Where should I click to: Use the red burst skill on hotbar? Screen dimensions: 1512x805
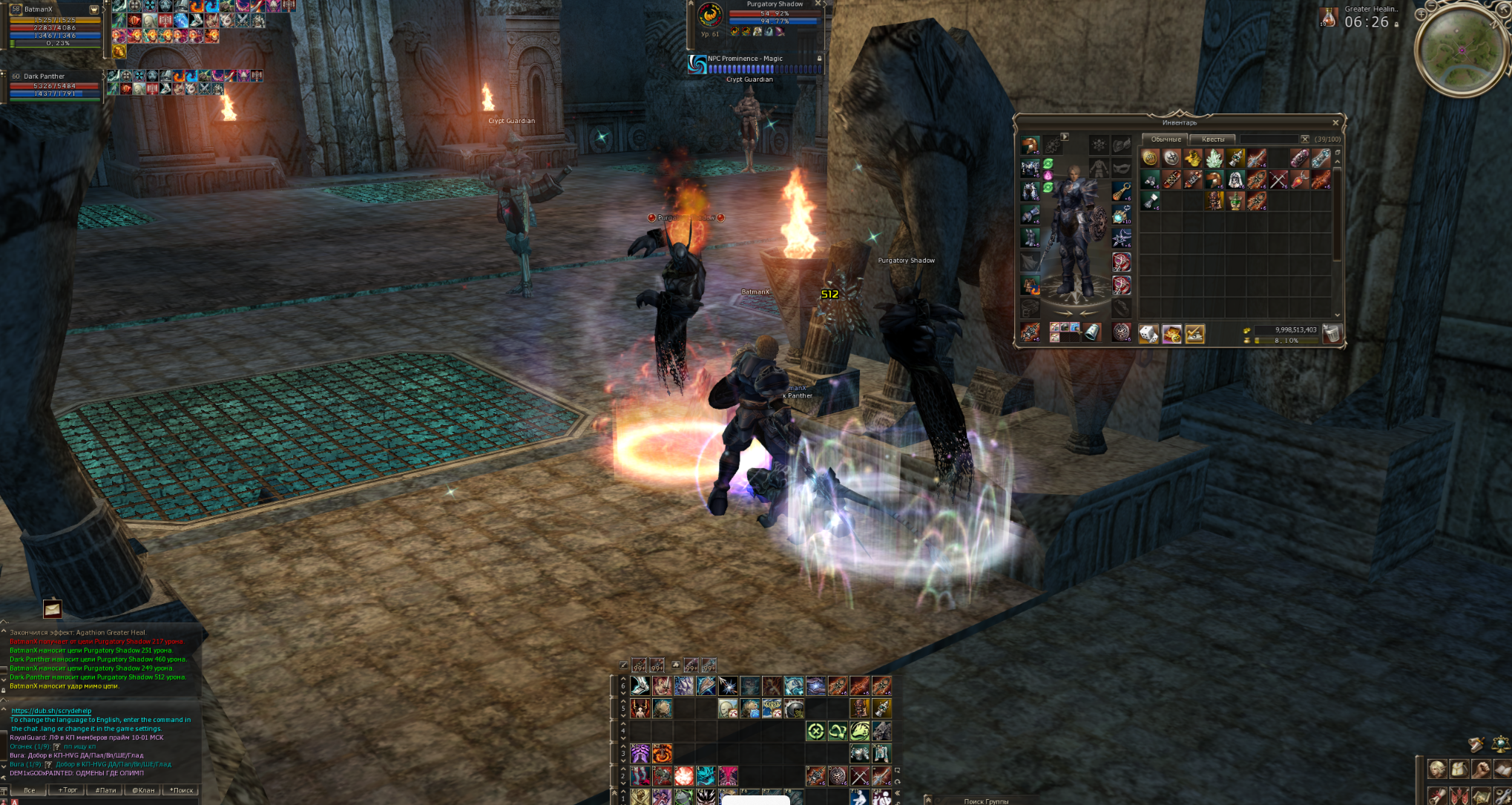(x=683, y=776)
